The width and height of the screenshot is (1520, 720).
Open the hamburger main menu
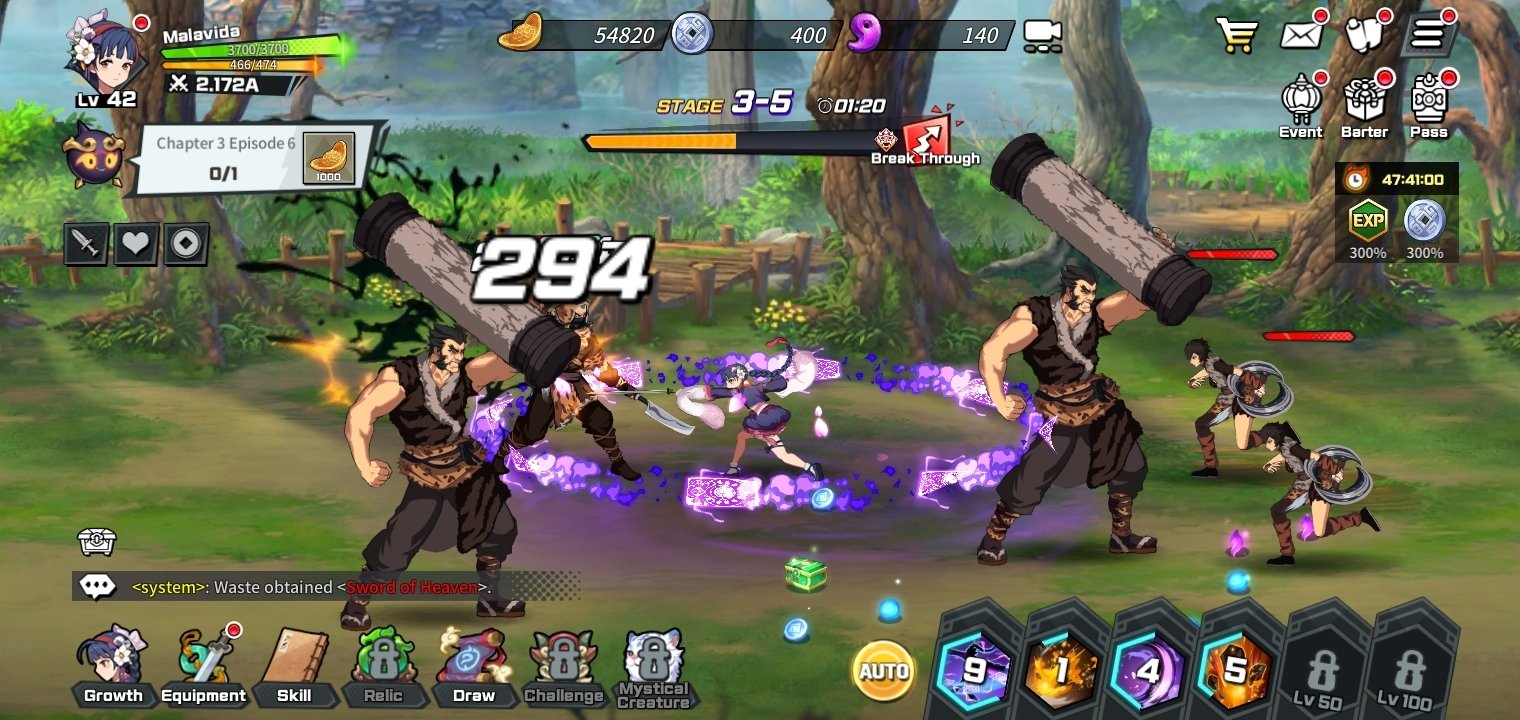tap(1427, 35)
